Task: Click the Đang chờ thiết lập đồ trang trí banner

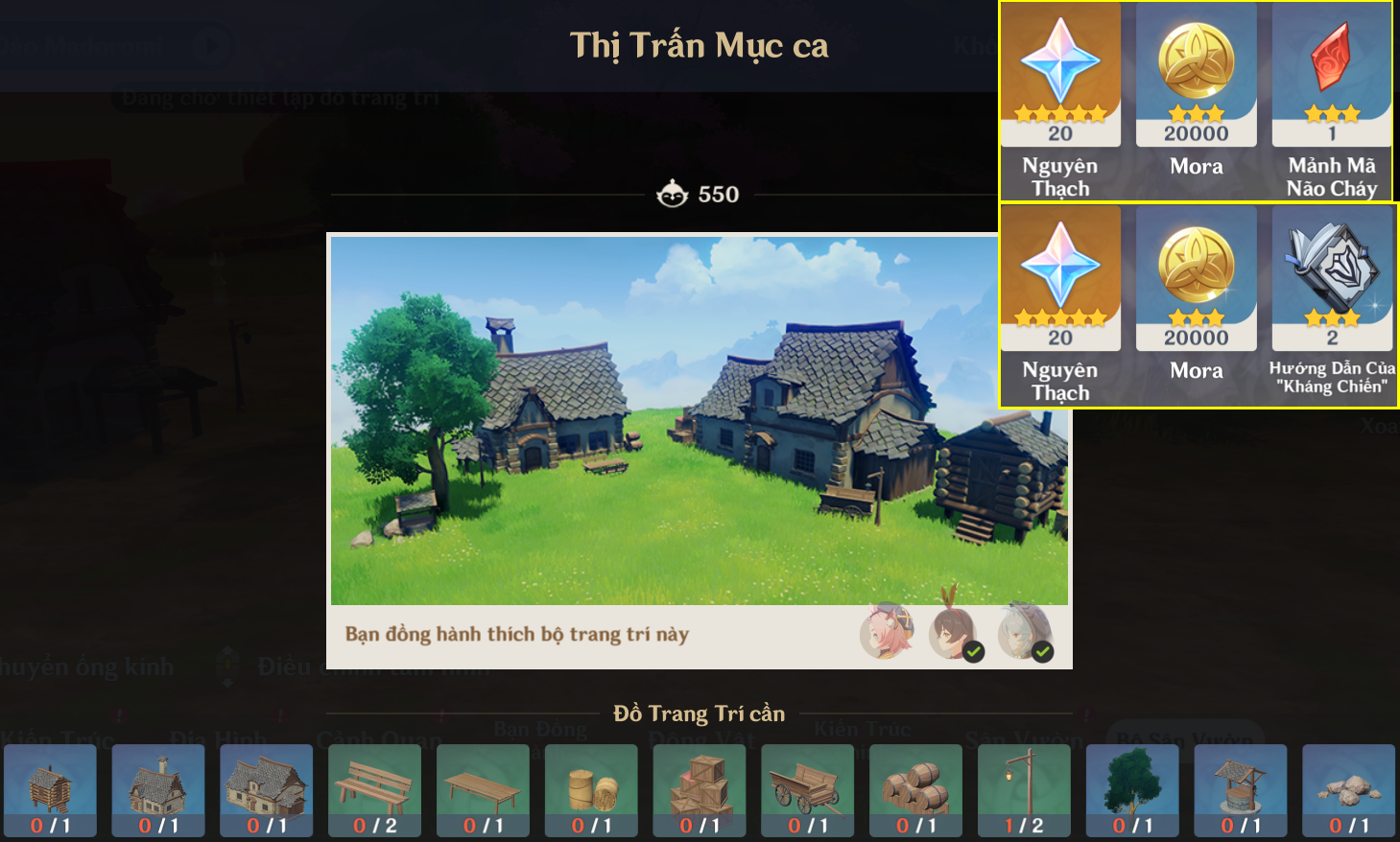Action: tap(278, 96)
